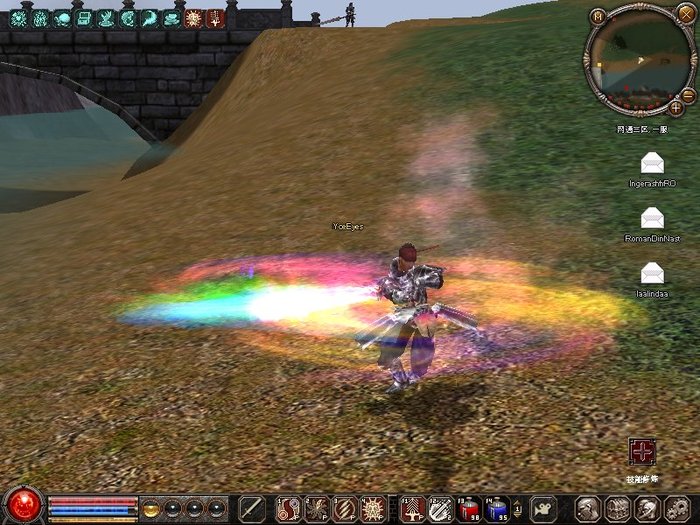Image resolution: width=700 pixels, height=525 pixels.
Task: Open the circular minimap
Action: 638,62
